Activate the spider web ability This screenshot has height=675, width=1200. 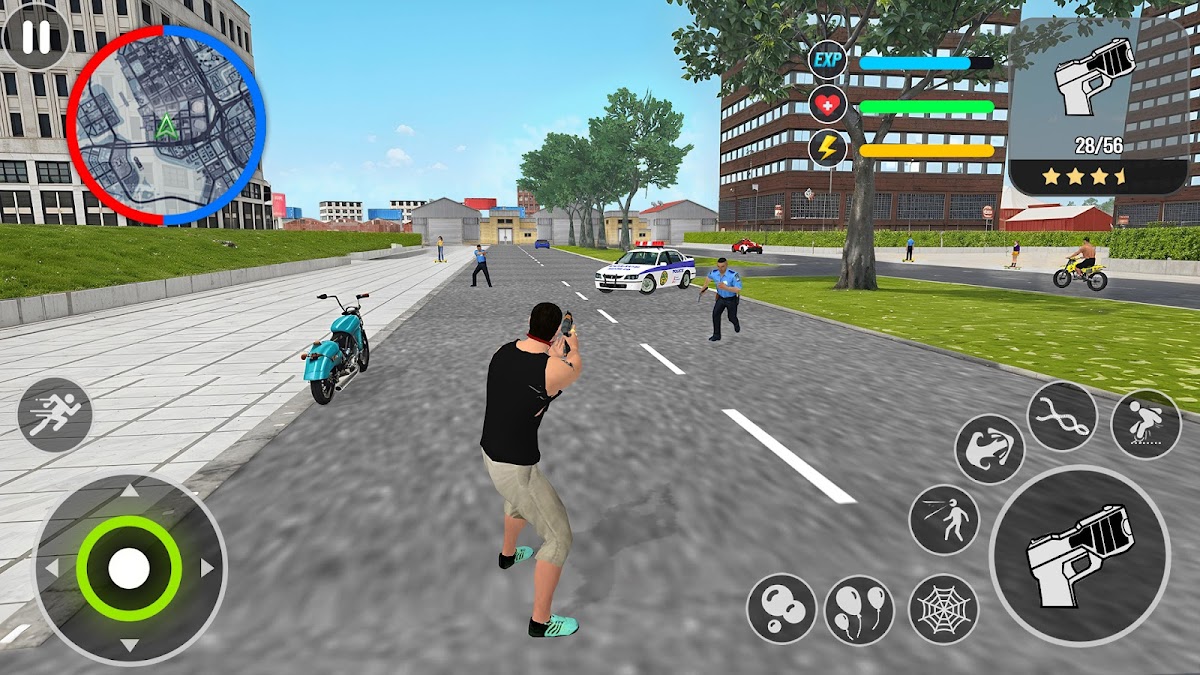click(x=944, y=609)
